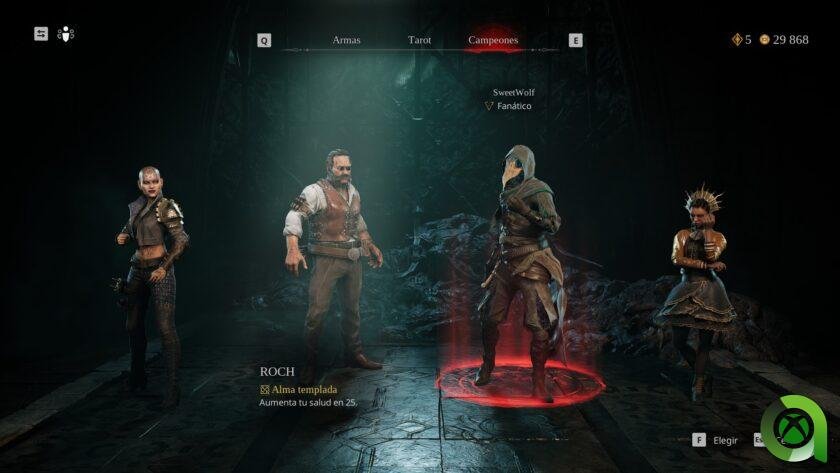
Task: Open the Tarot tab
Action: (x=419, y=41)
